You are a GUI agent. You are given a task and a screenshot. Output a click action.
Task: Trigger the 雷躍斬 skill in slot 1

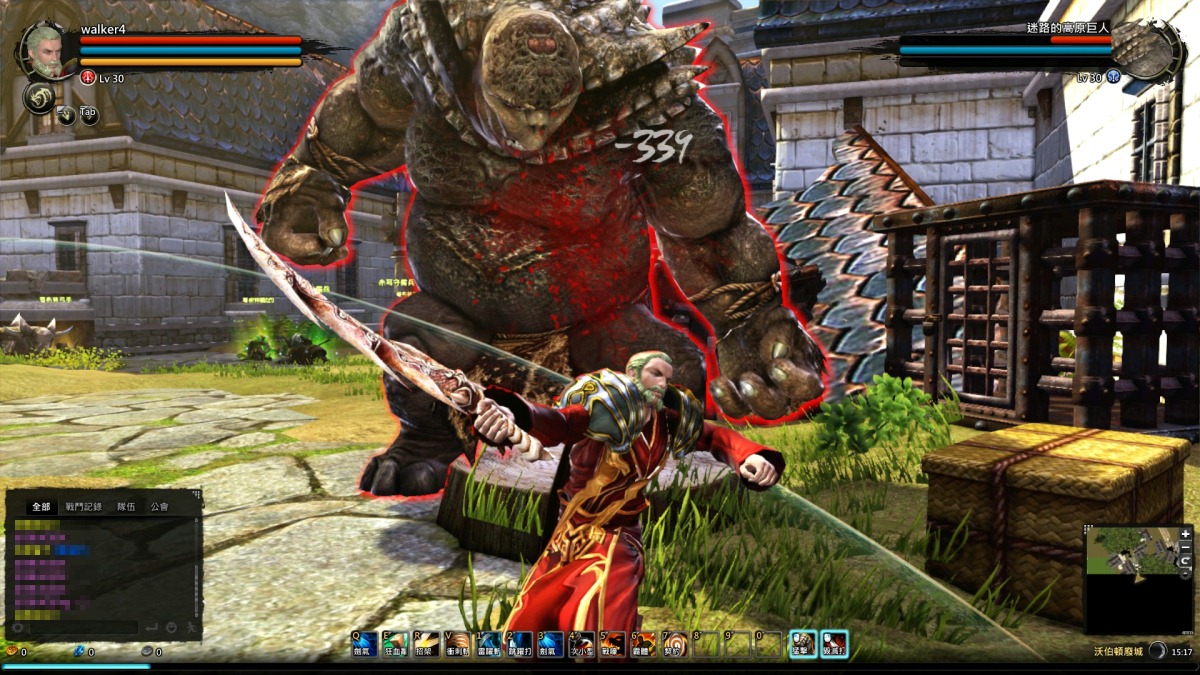pos(489,643)
